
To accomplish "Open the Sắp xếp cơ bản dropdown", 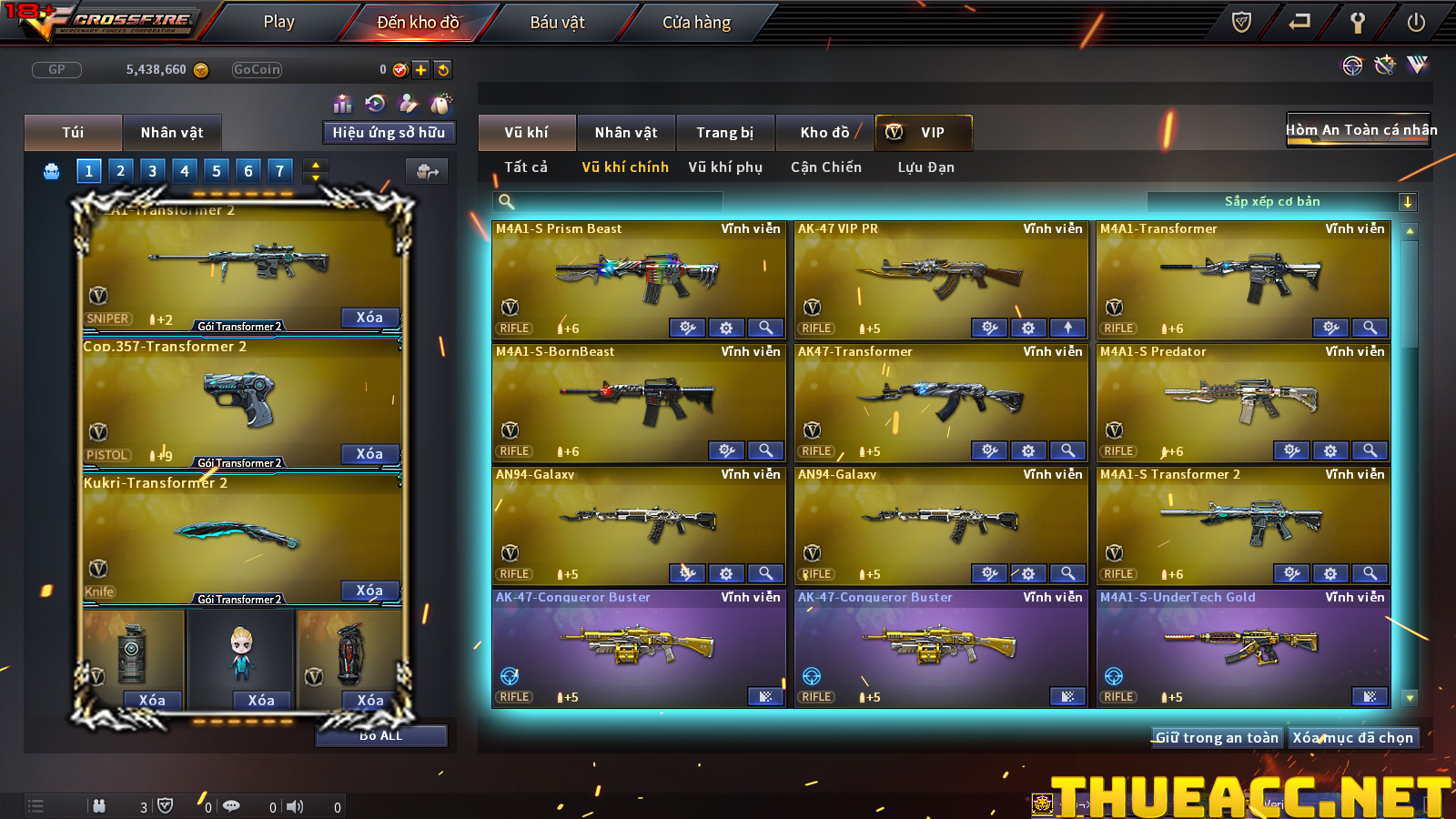I will click(1407, 202).
